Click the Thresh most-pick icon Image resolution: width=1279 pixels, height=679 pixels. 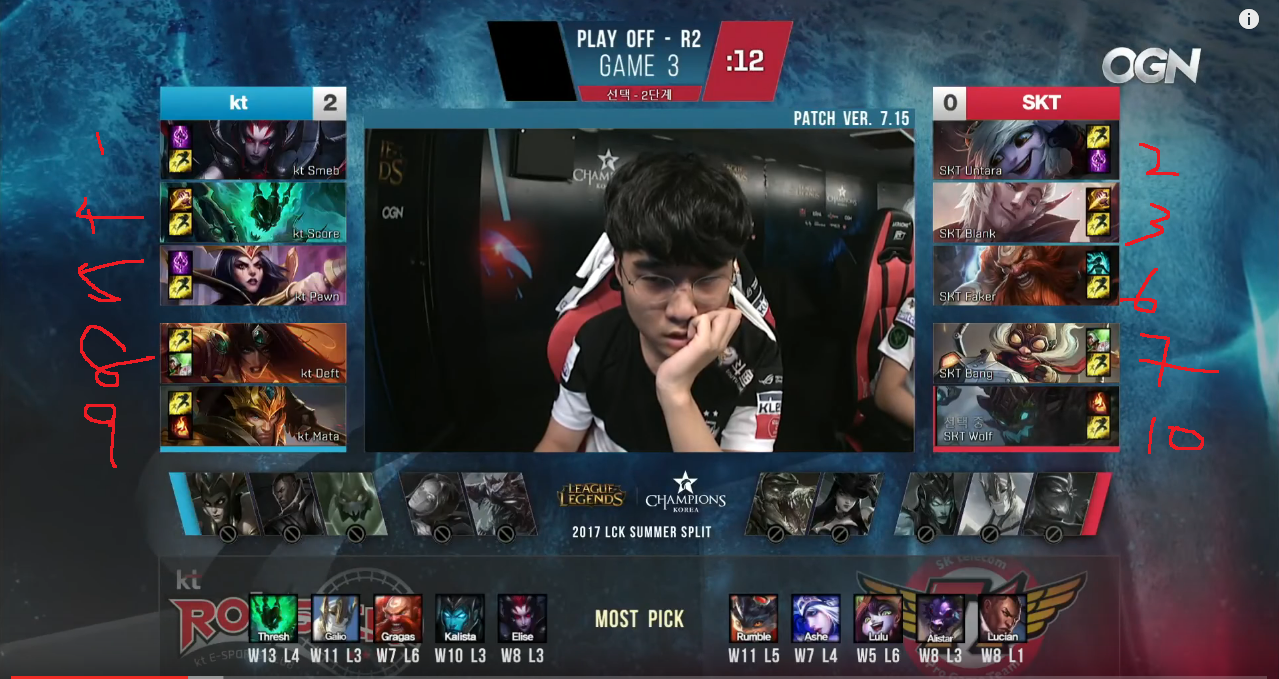[273, 619]
